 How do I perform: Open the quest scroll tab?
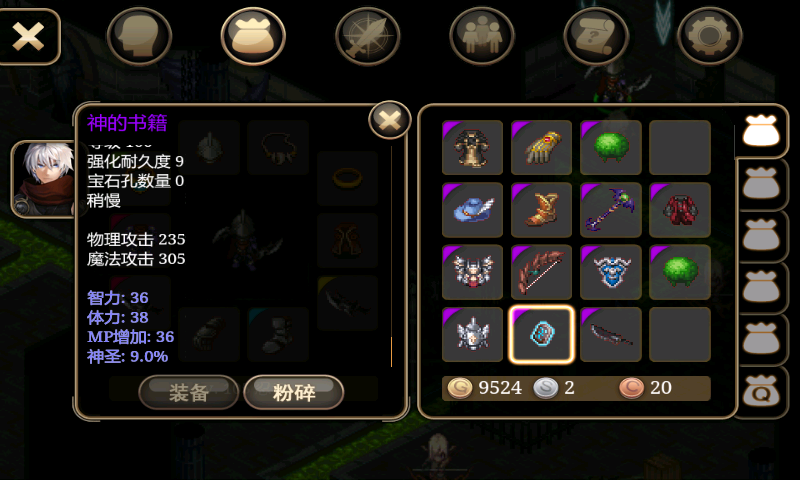[x=596, y=36]
